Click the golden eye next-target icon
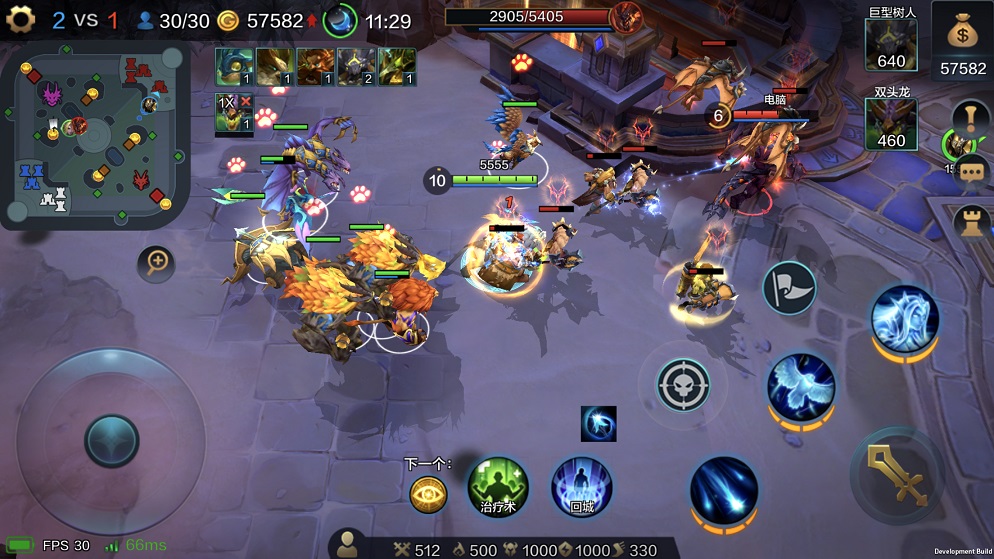The image size is (994, 559). click(x=428, y=494)
